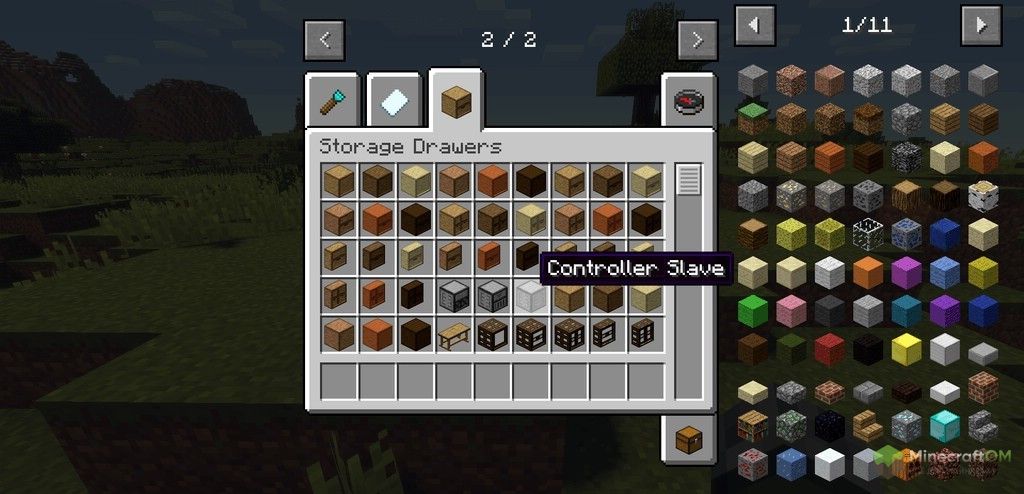Choose the magenta wool block
Screen dimensions: 1024x494
[x=906, y=272]
